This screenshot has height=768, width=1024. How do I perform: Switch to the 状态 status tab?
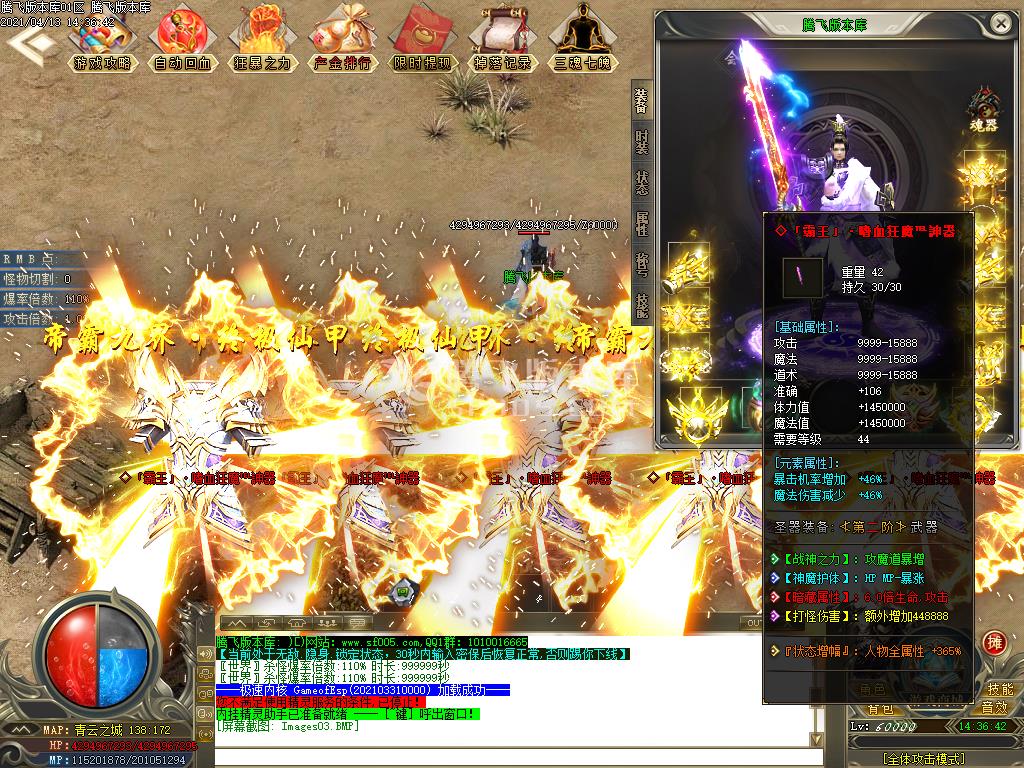[x=642, y=185]
